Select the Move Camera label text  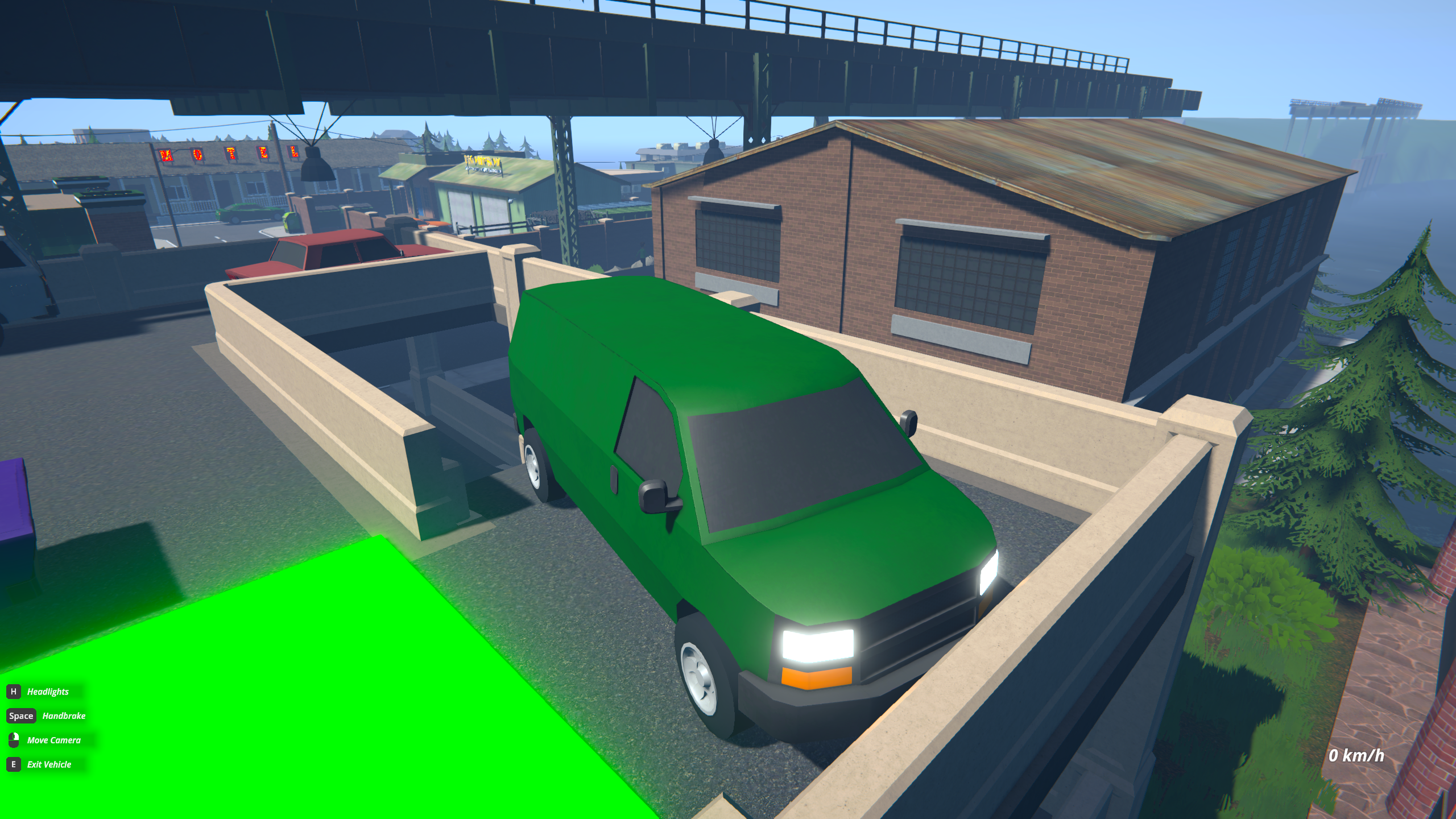tap(54, 740)
